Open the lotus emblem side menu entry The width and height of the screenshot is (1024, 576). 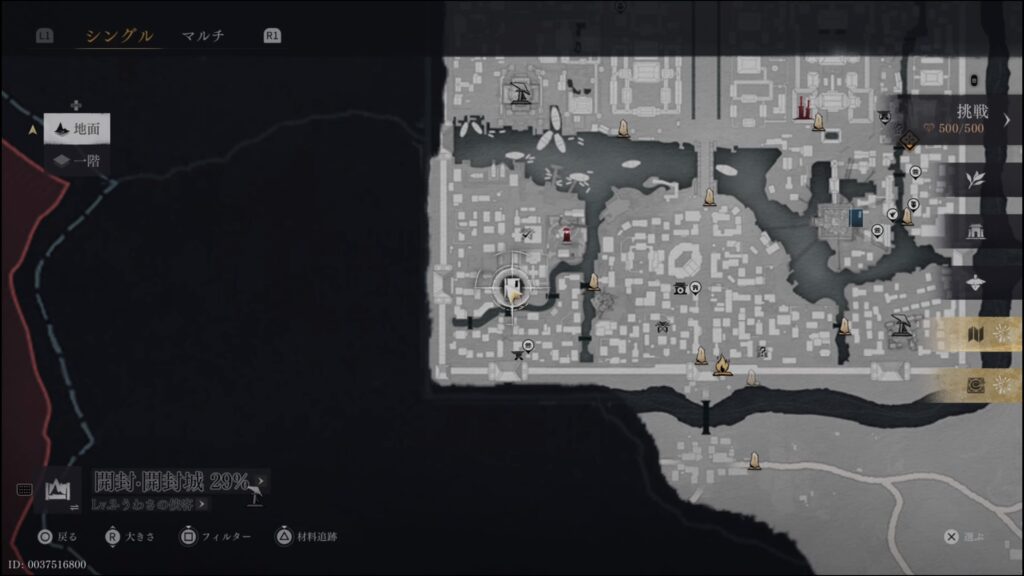[x=976, y=283]
